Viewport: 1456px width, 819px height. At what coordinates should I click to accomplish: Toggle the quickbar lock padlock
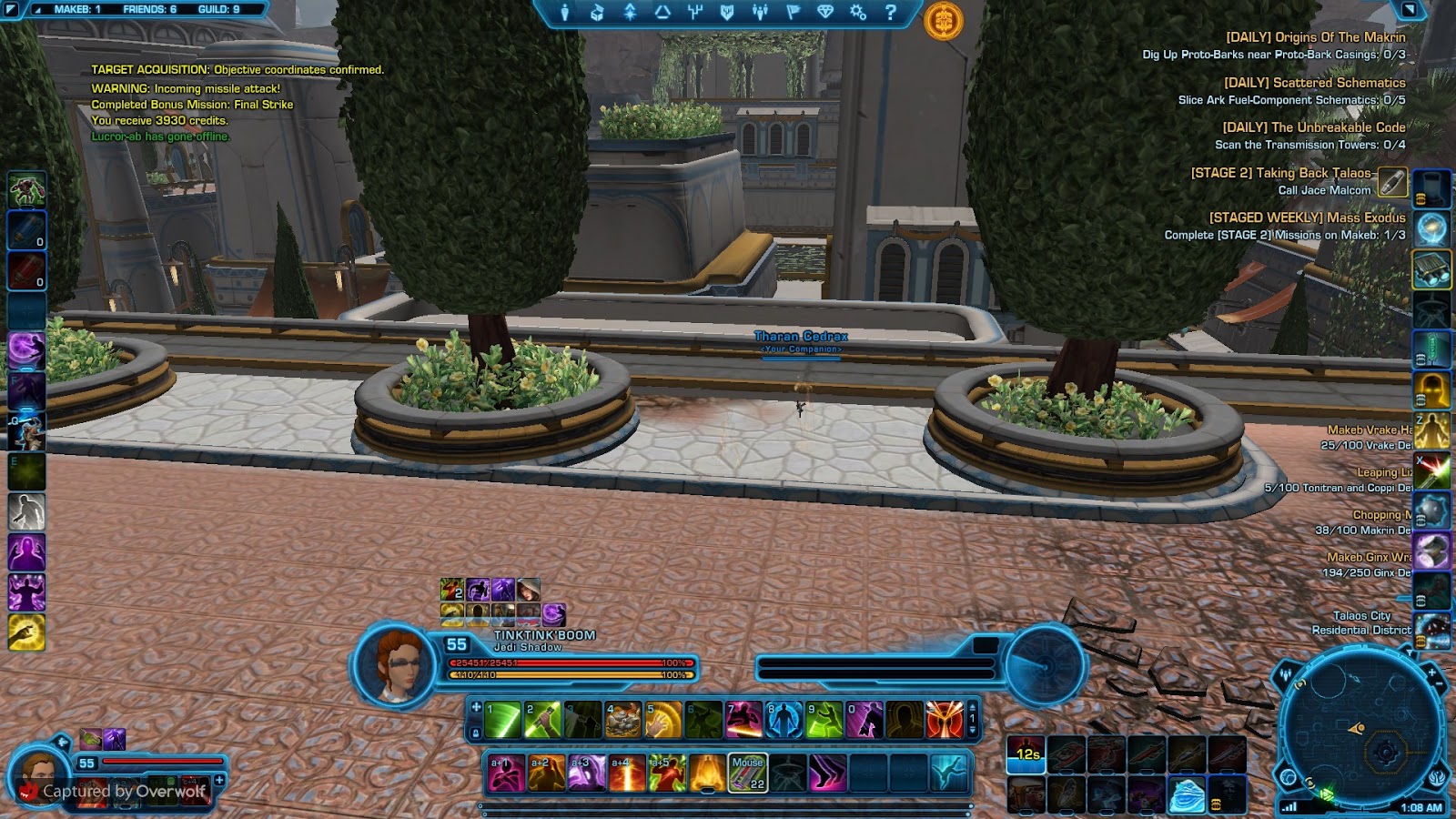tap(476, 733)
